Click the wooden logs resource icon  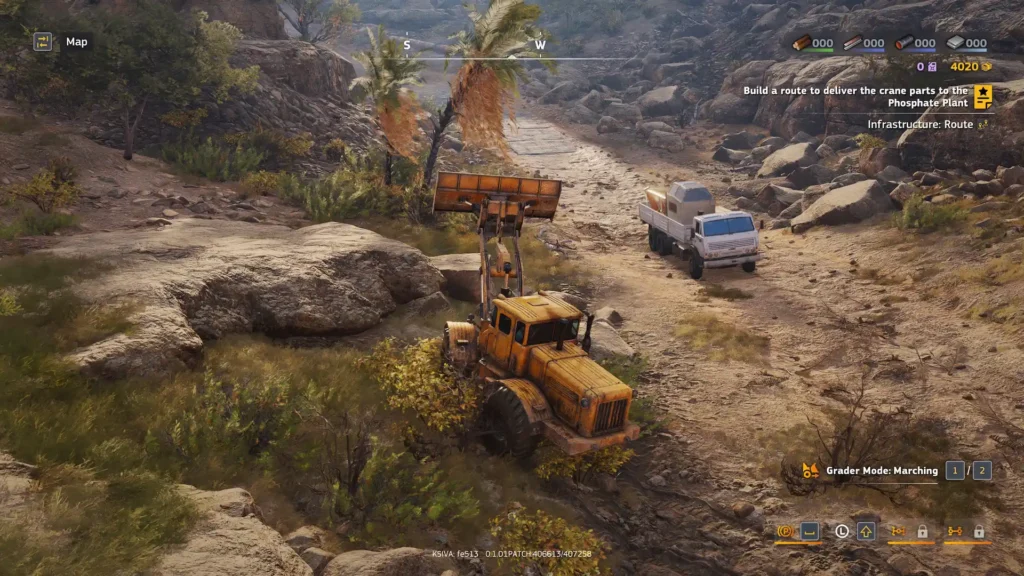click(x=801, y=43)
